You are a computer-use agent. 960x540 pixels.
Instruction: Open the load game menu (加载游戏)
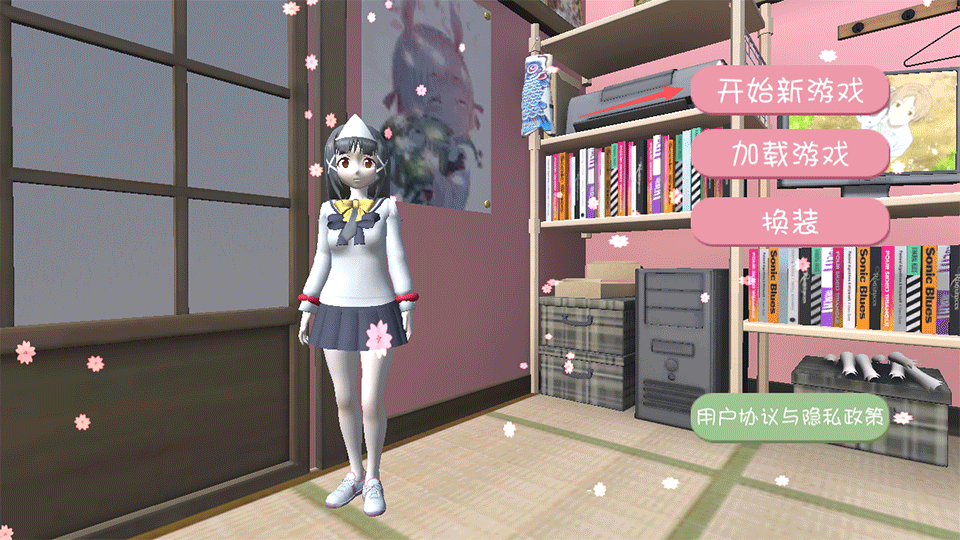(789, 155)
